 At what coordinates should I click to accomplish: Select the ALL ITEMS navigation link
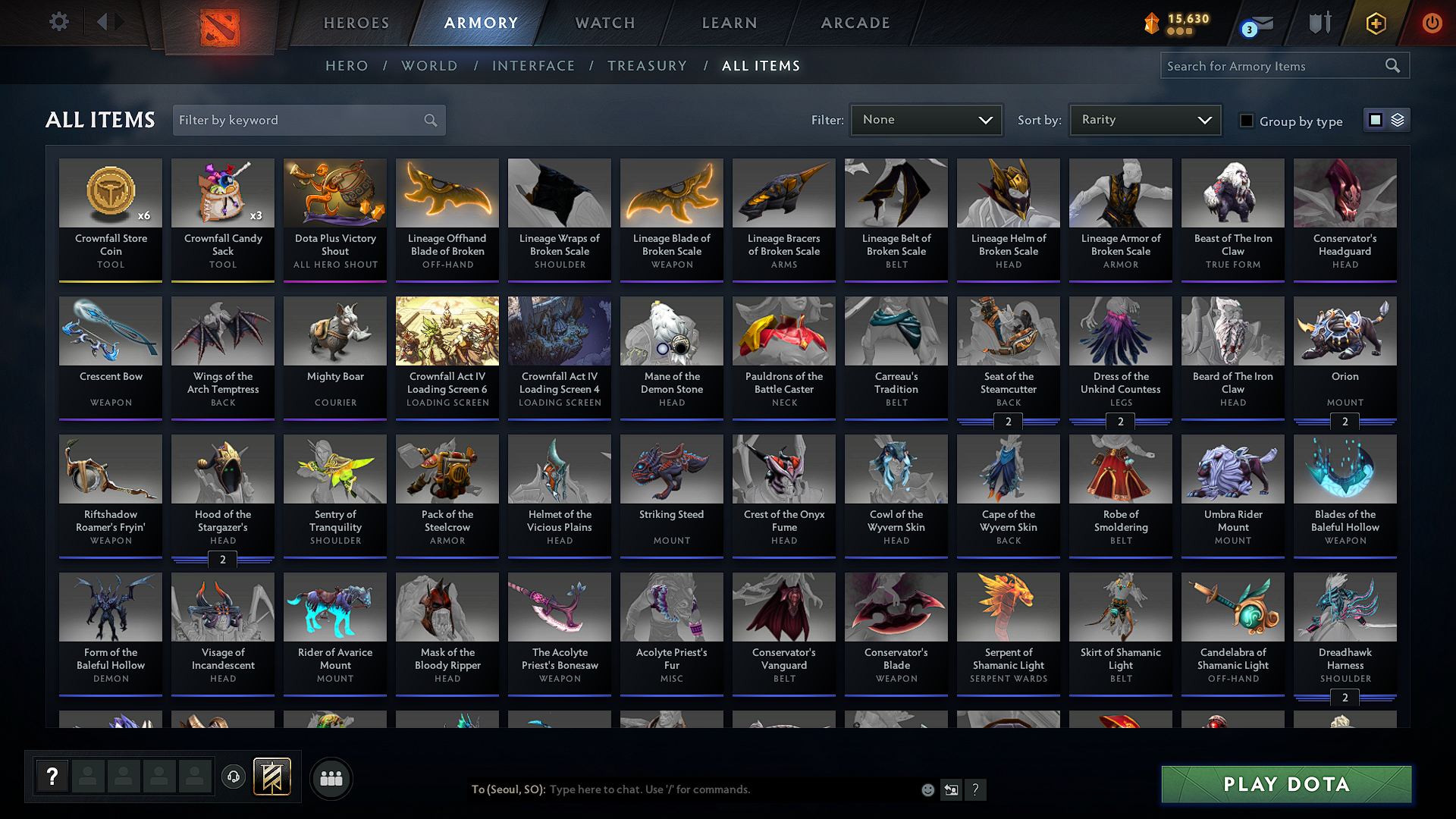point(761,65)
